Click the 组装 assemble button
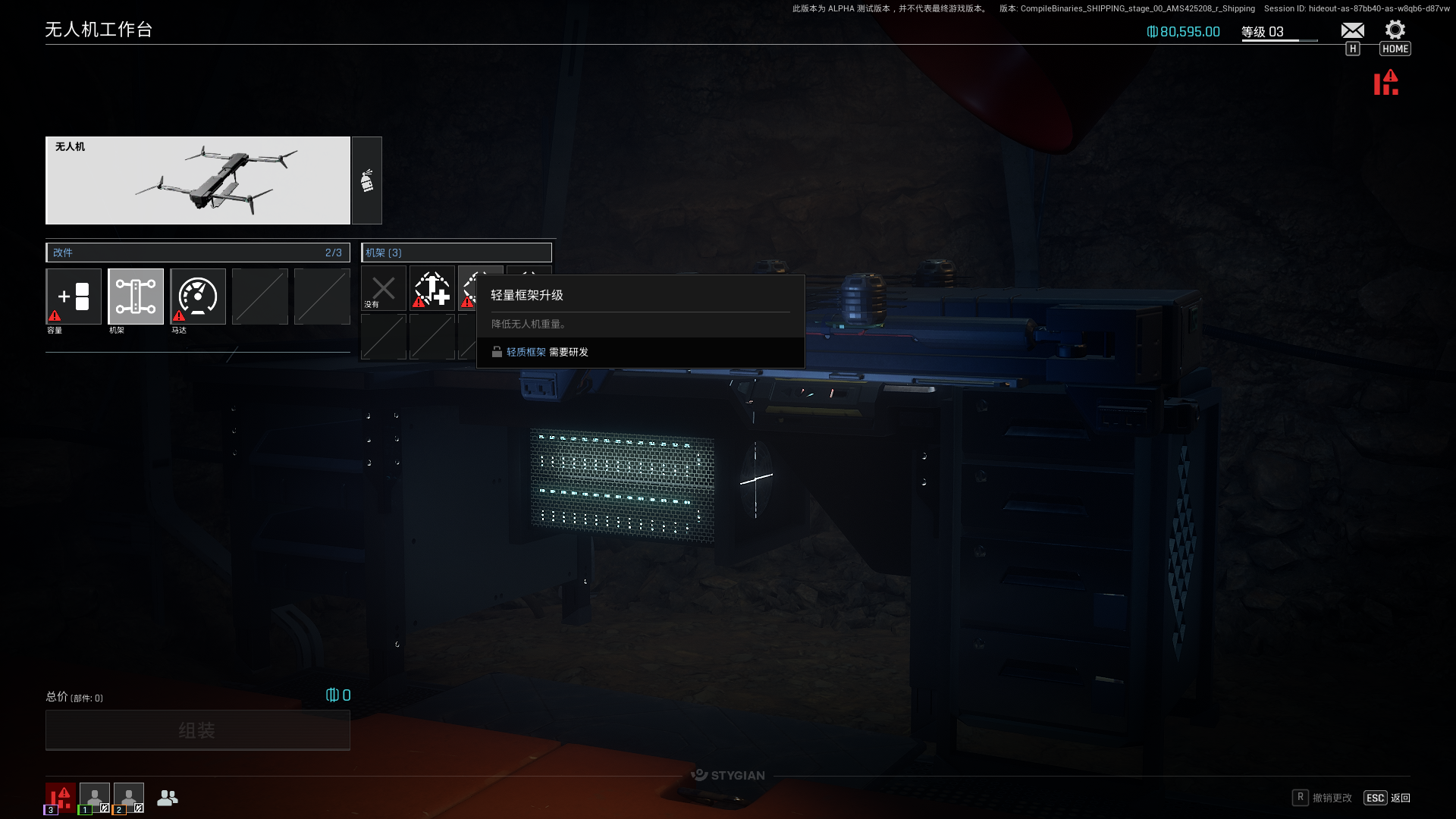 click(x=198, y=730)
